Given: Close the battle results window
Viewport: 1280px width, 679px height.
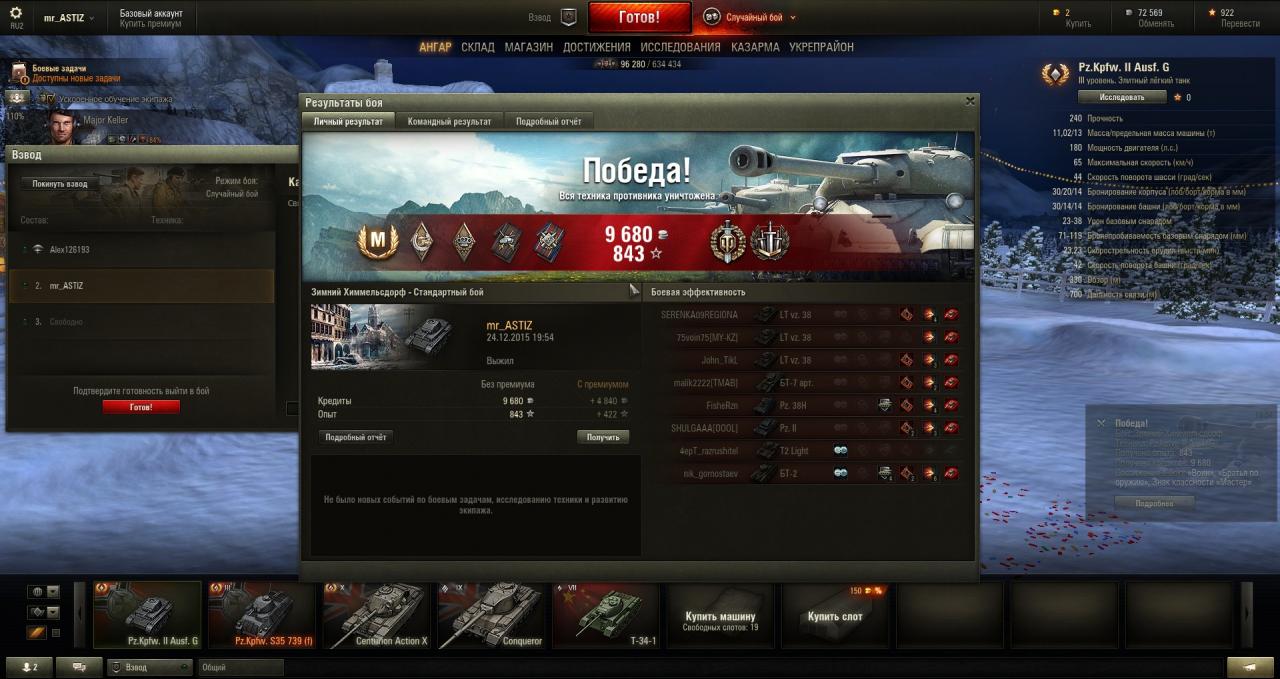Looking at the screenshot, I should tap(969, 101).
